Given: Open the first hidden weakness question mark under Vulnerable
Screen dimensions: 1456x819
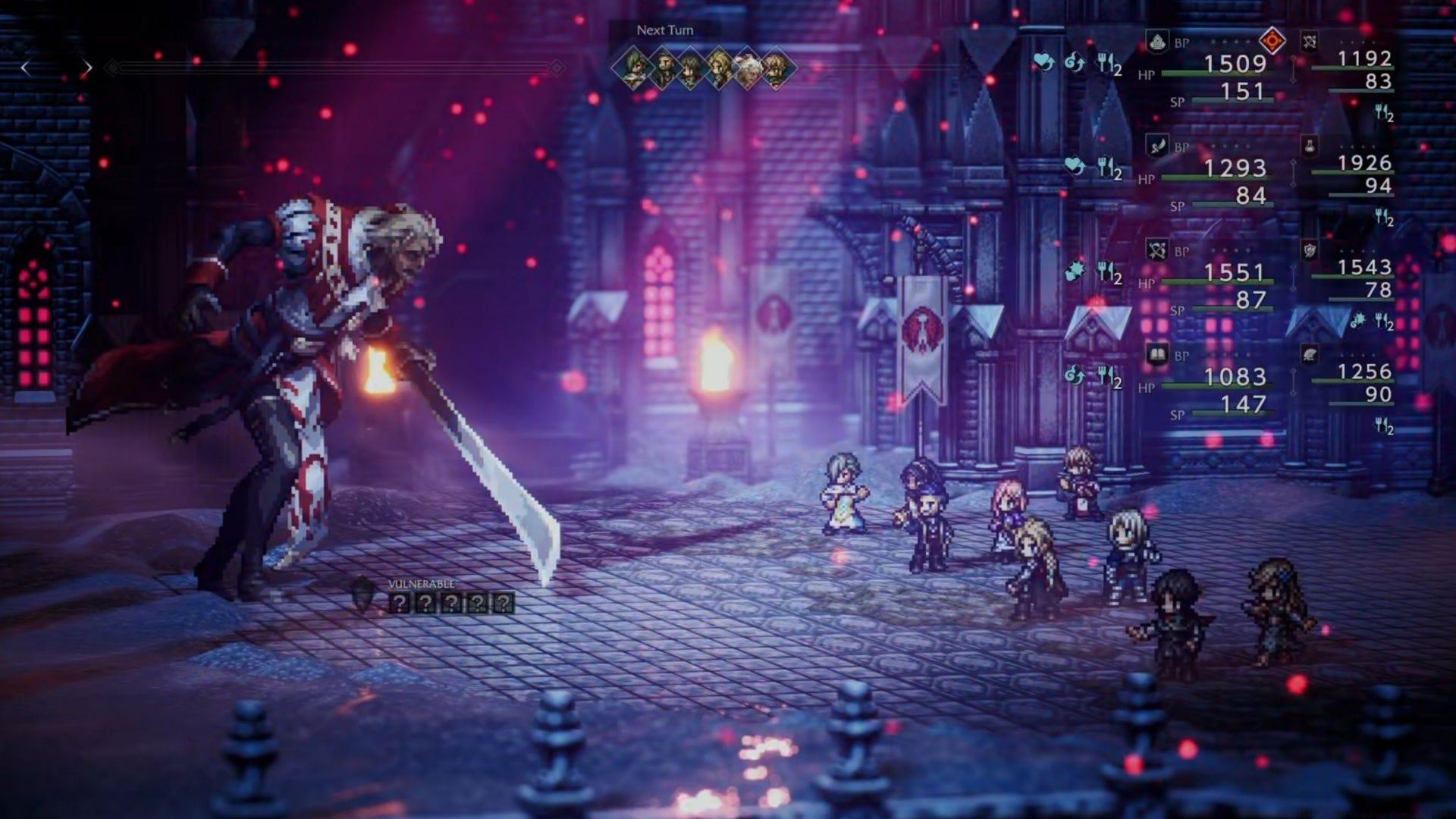Looking at the screenshot, I should click(x=400, y=604).
